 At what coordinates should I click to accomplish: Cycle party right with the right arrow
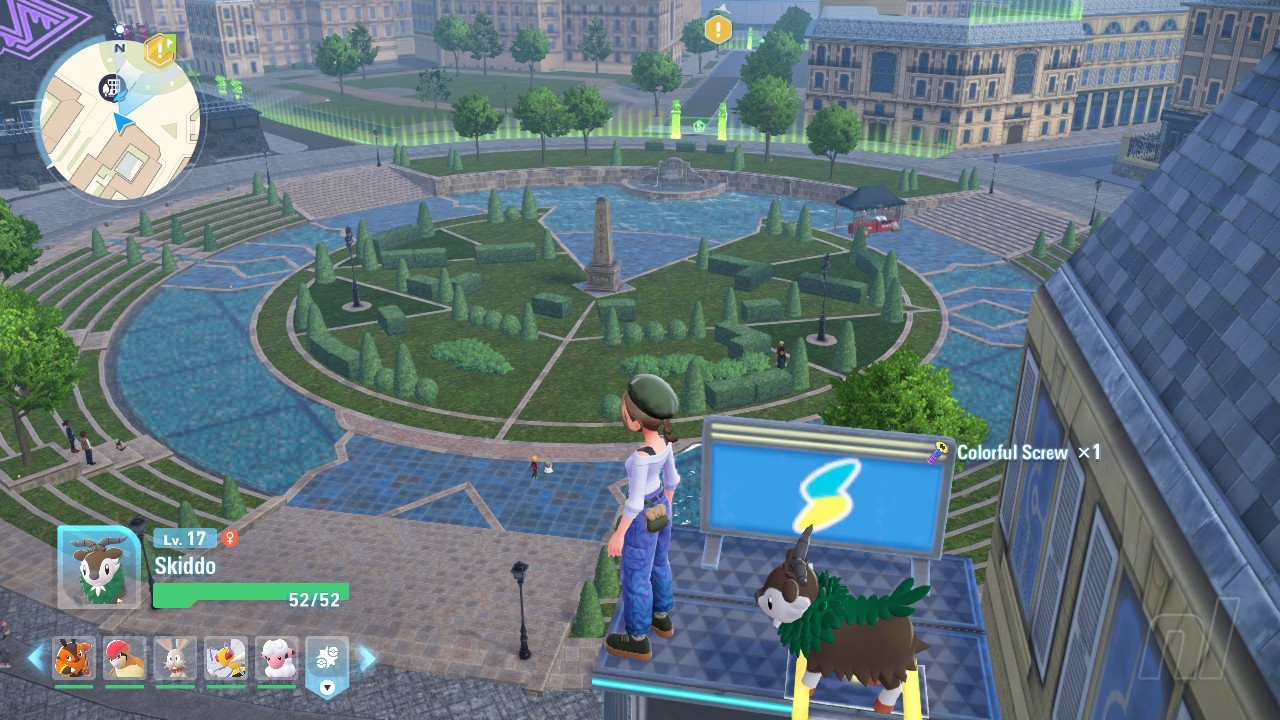tap(366, 658)
